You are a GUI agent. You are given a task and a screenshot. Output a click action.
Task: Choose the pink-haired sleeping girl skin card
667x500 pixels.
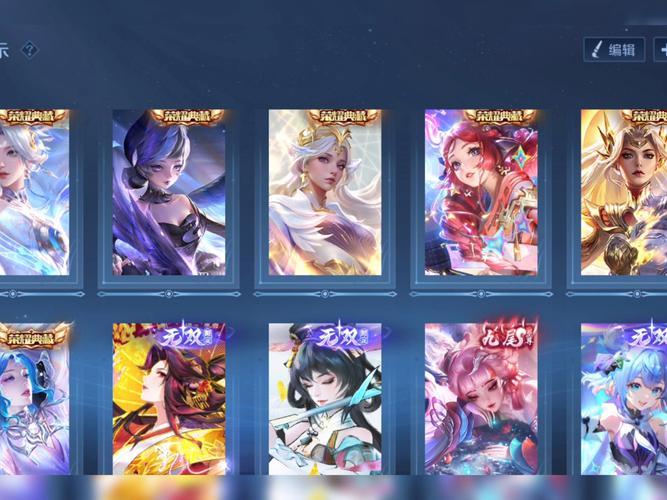[x=480, y=400]
